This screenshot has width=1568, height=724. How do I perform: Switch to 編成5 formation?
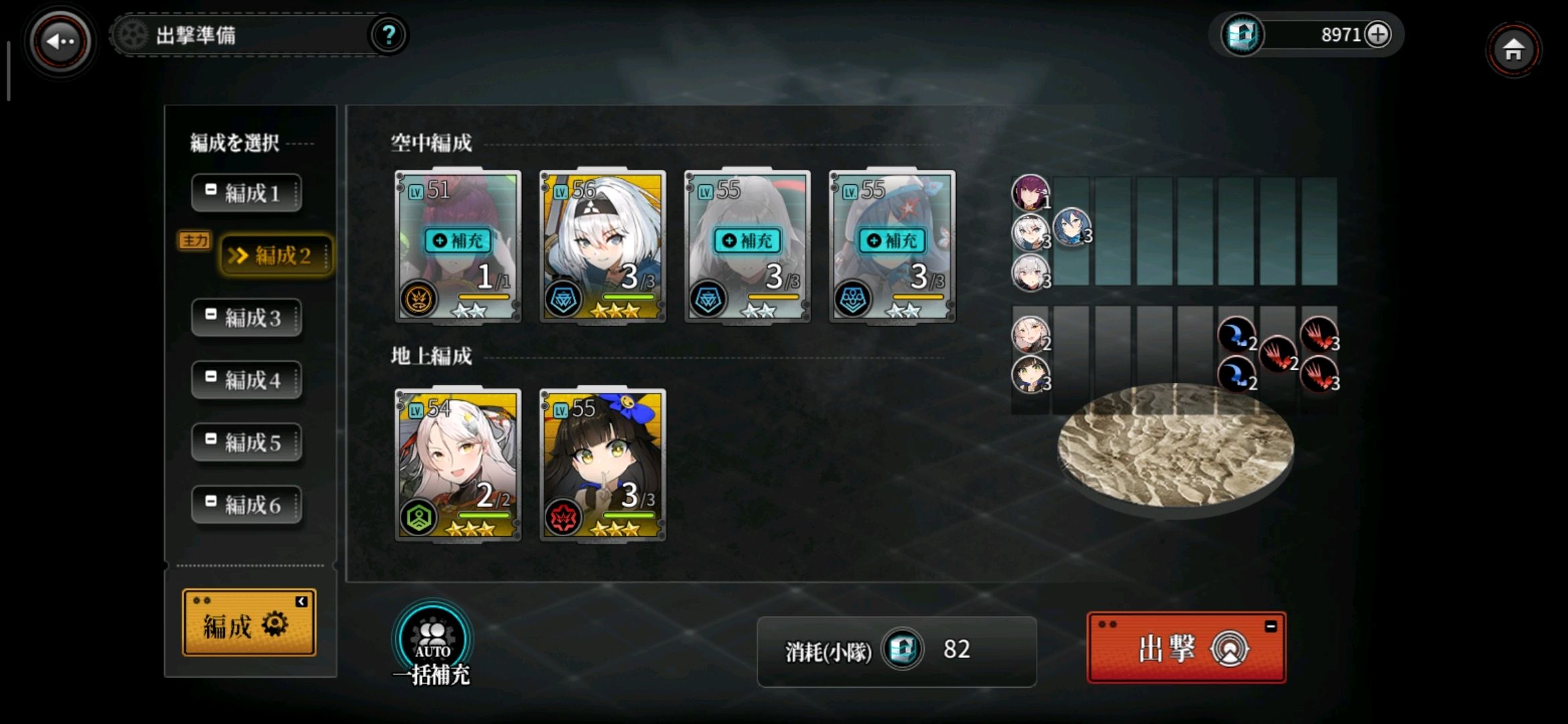pyautogui.click(x=246, y=442)
